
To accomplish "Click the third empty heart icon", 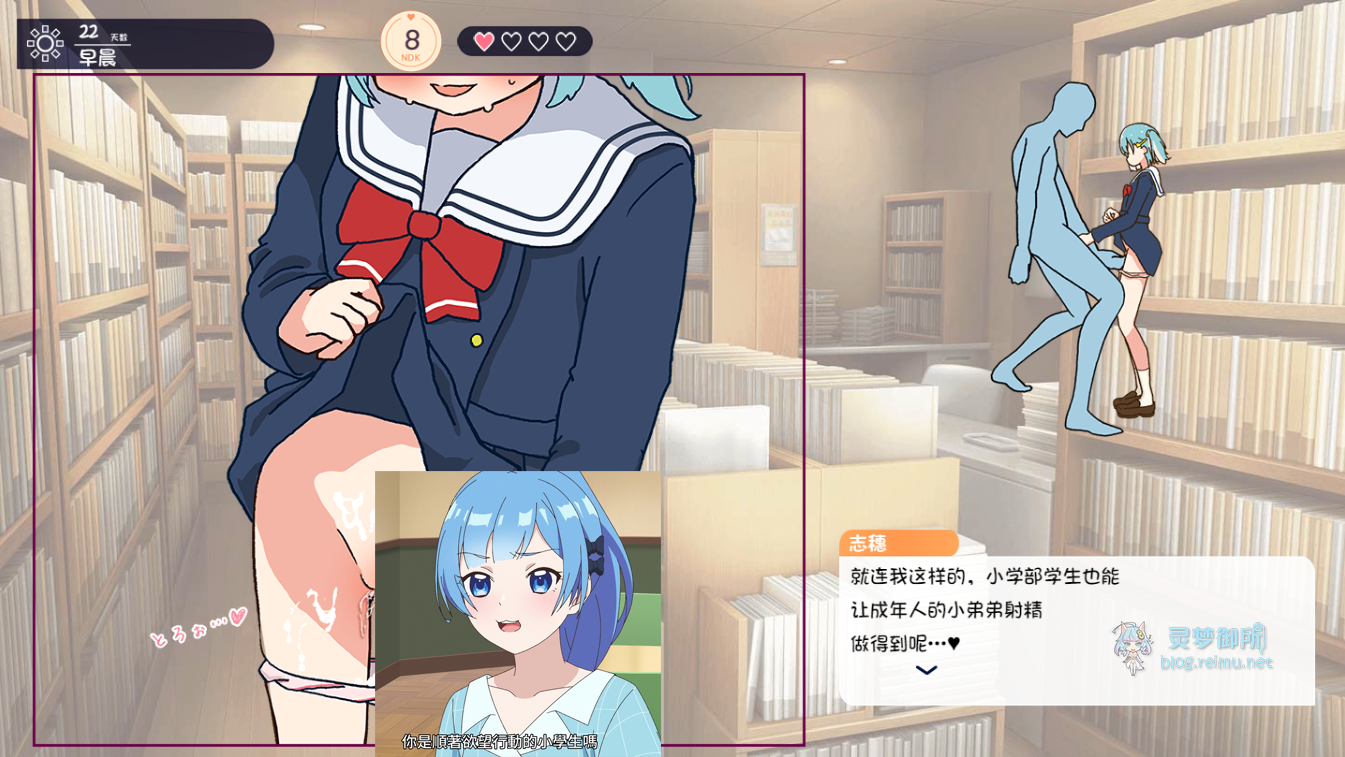I will click(x=539, y=41).
